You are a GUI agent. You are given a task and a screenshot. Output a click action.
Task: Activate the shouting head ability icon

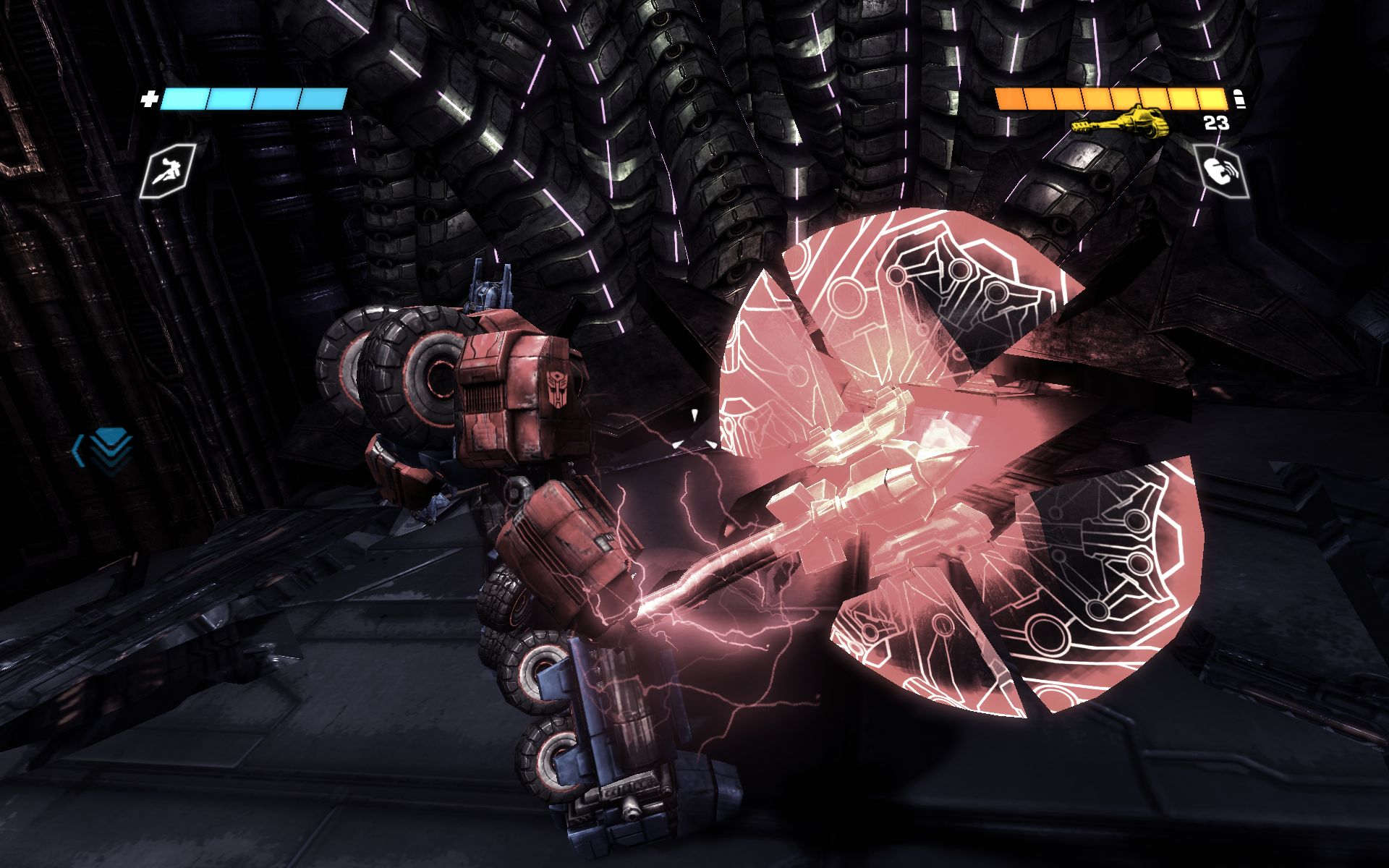[x=1221, y=171]
